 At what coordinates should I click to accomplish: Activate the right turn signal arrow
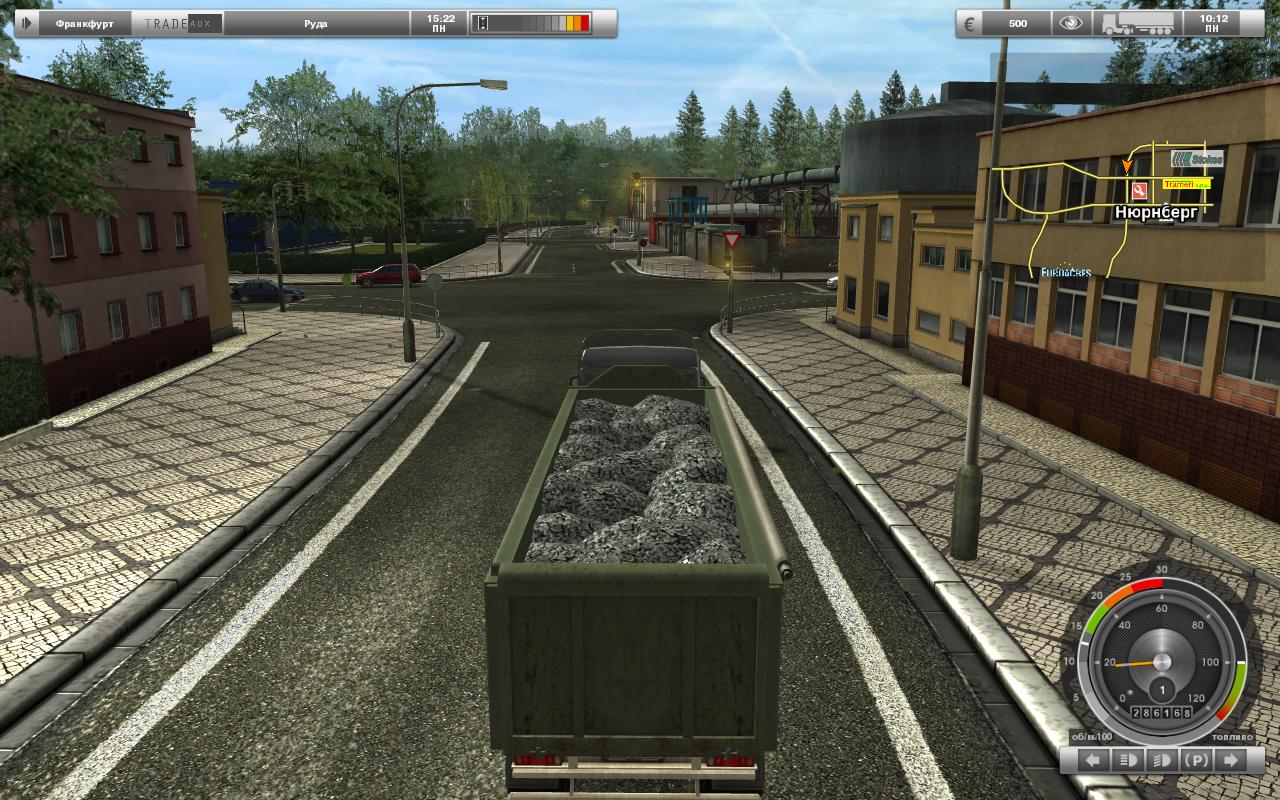pyautogui.click(x=1229, y=761)
